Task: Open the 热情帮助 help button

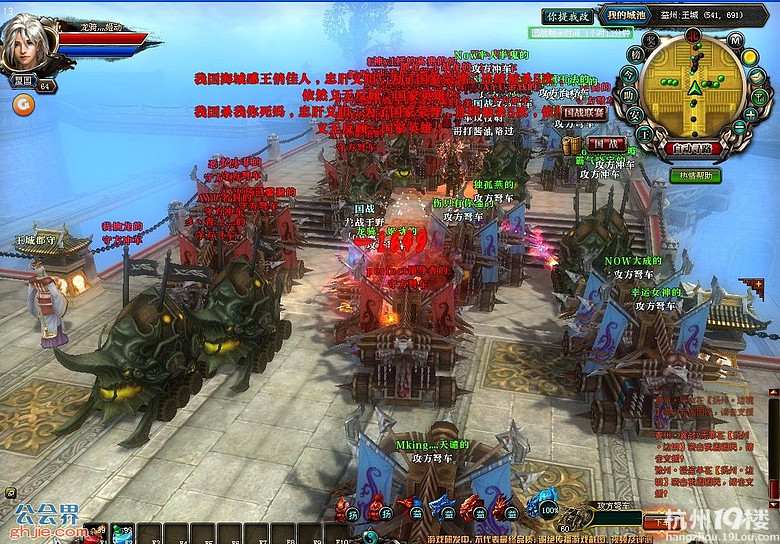Action: (x=694, y=175)
